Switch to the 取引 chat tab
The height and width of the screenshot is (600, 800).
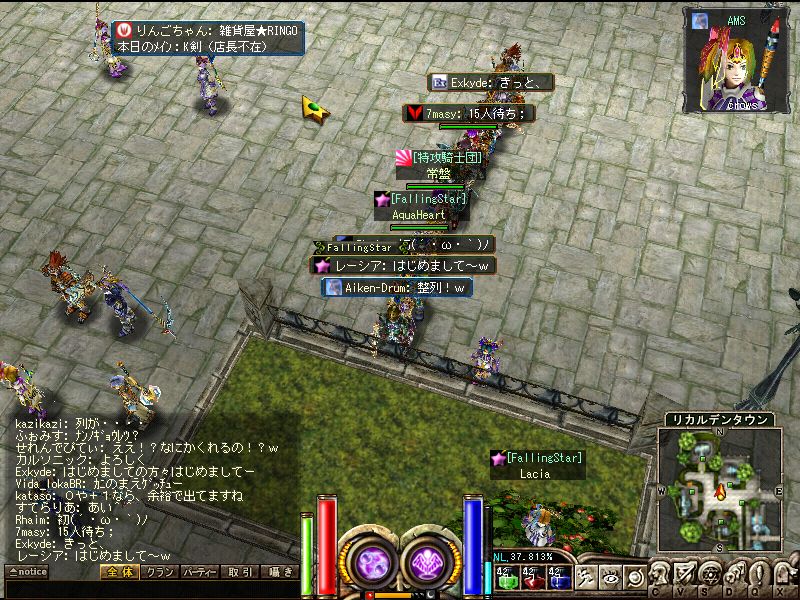239,572
